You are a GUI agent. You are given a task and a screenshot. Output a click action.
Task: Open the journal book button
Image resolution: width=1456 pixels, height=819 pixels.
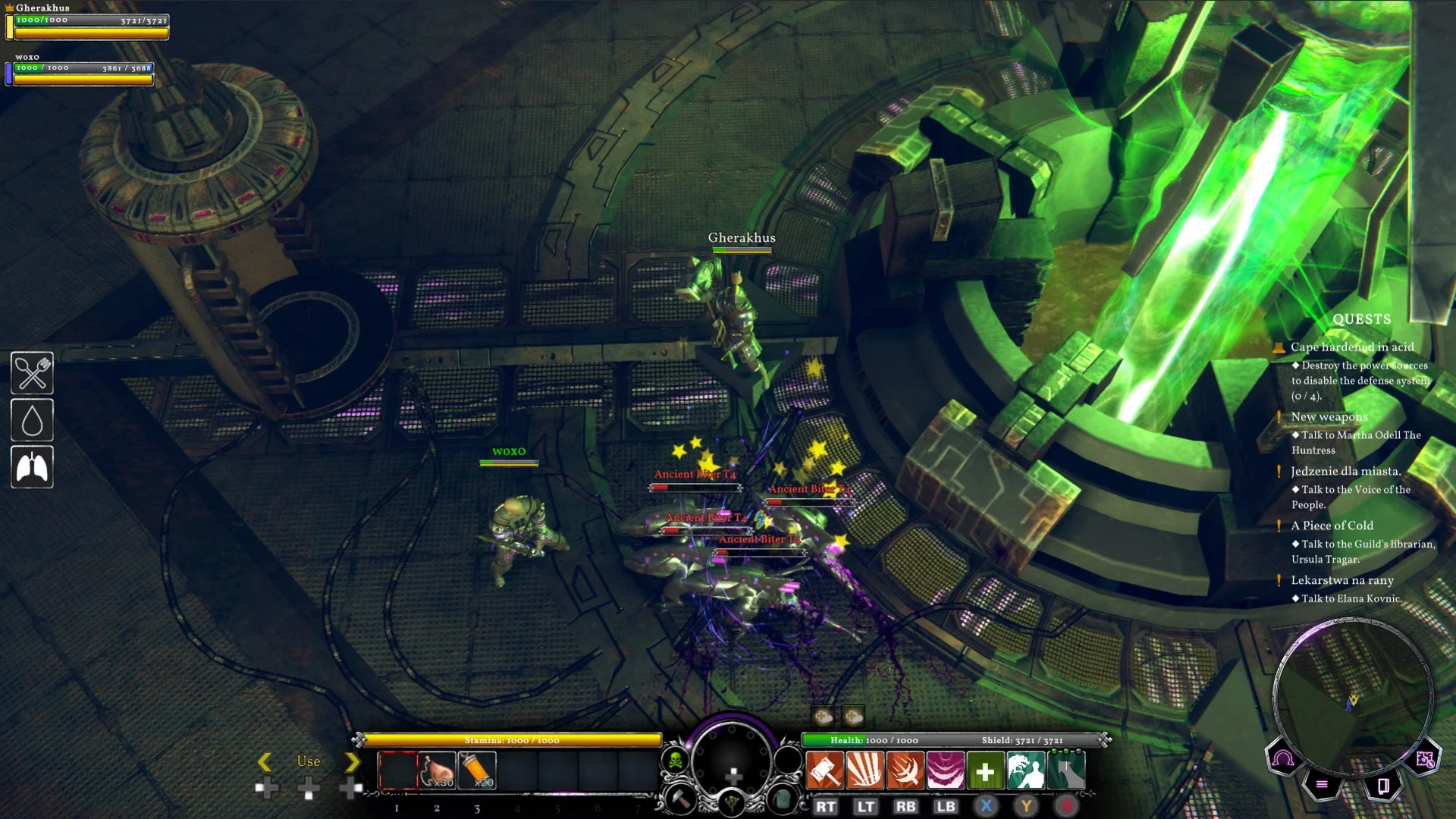click(1382, 785)
